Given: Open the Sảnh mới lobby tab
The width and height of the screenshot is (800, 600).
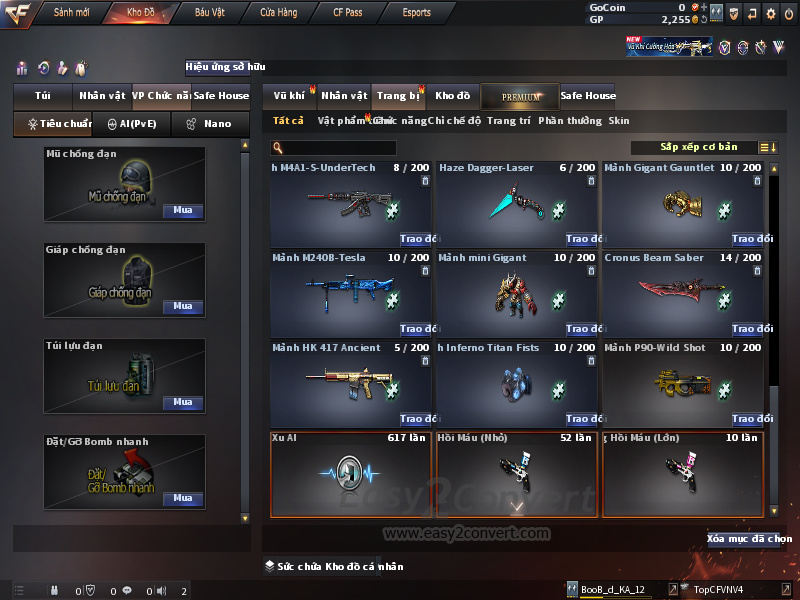Looking at the screenshot, I should [x=71, y=13].
